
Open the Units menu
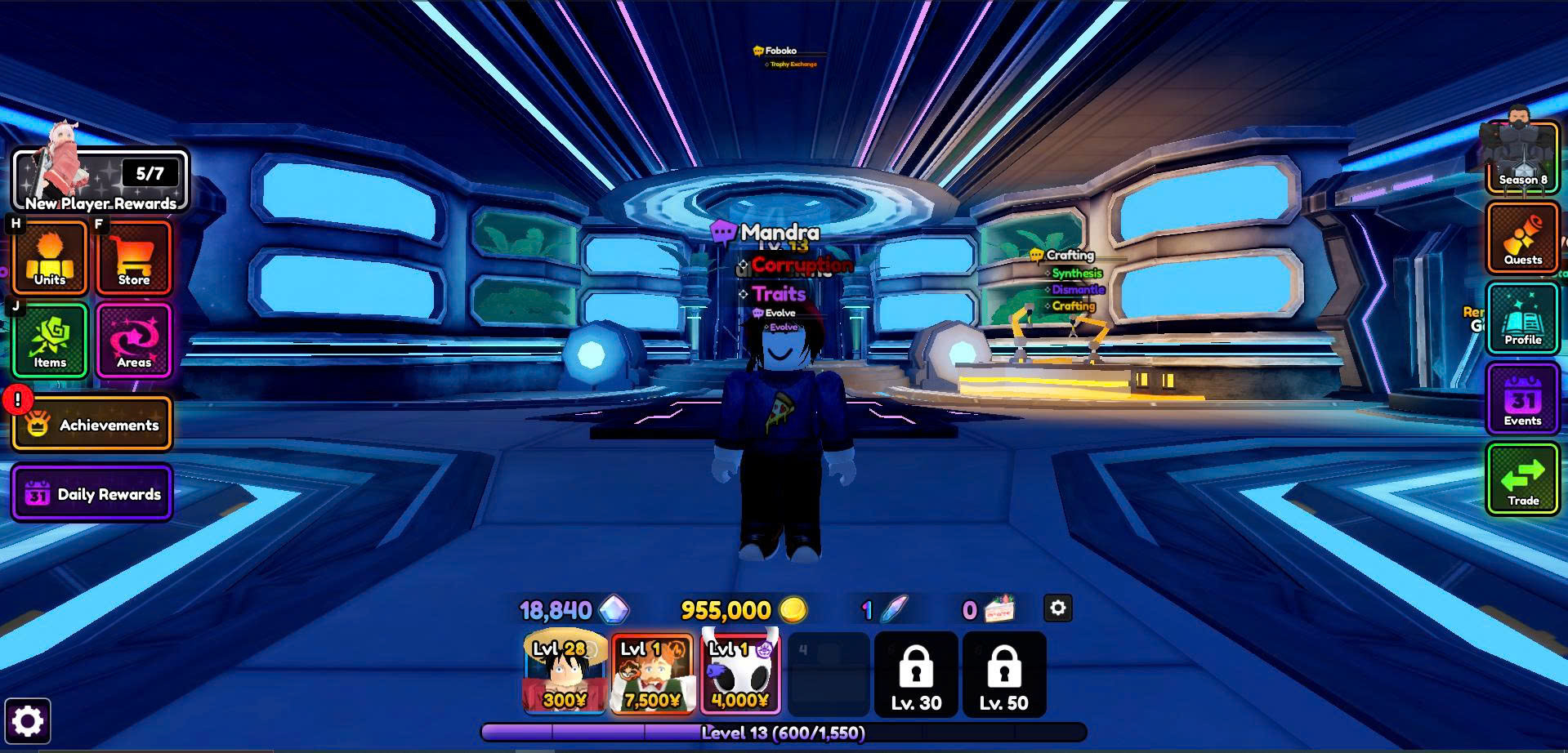(50, 257)
